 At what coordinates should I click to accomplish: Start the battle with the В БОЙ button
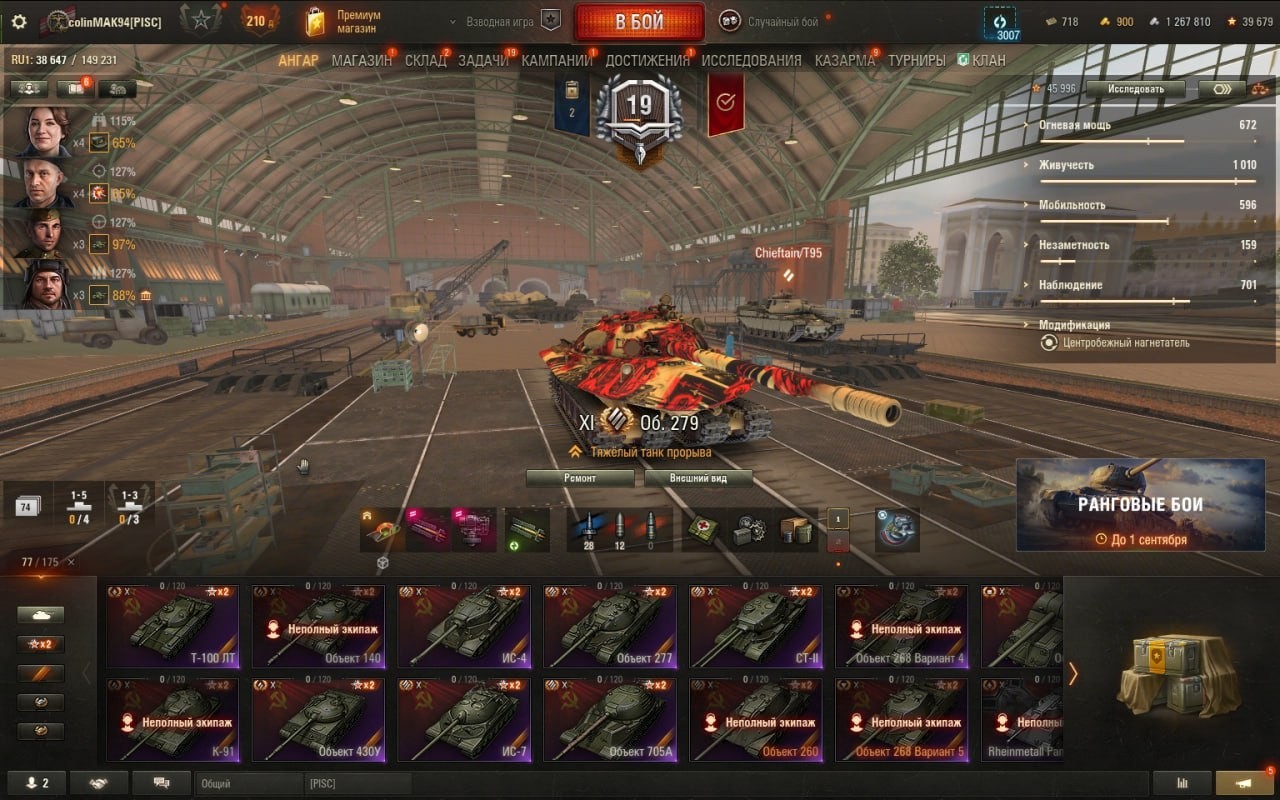pyautogui.click(x=638, y=22)
